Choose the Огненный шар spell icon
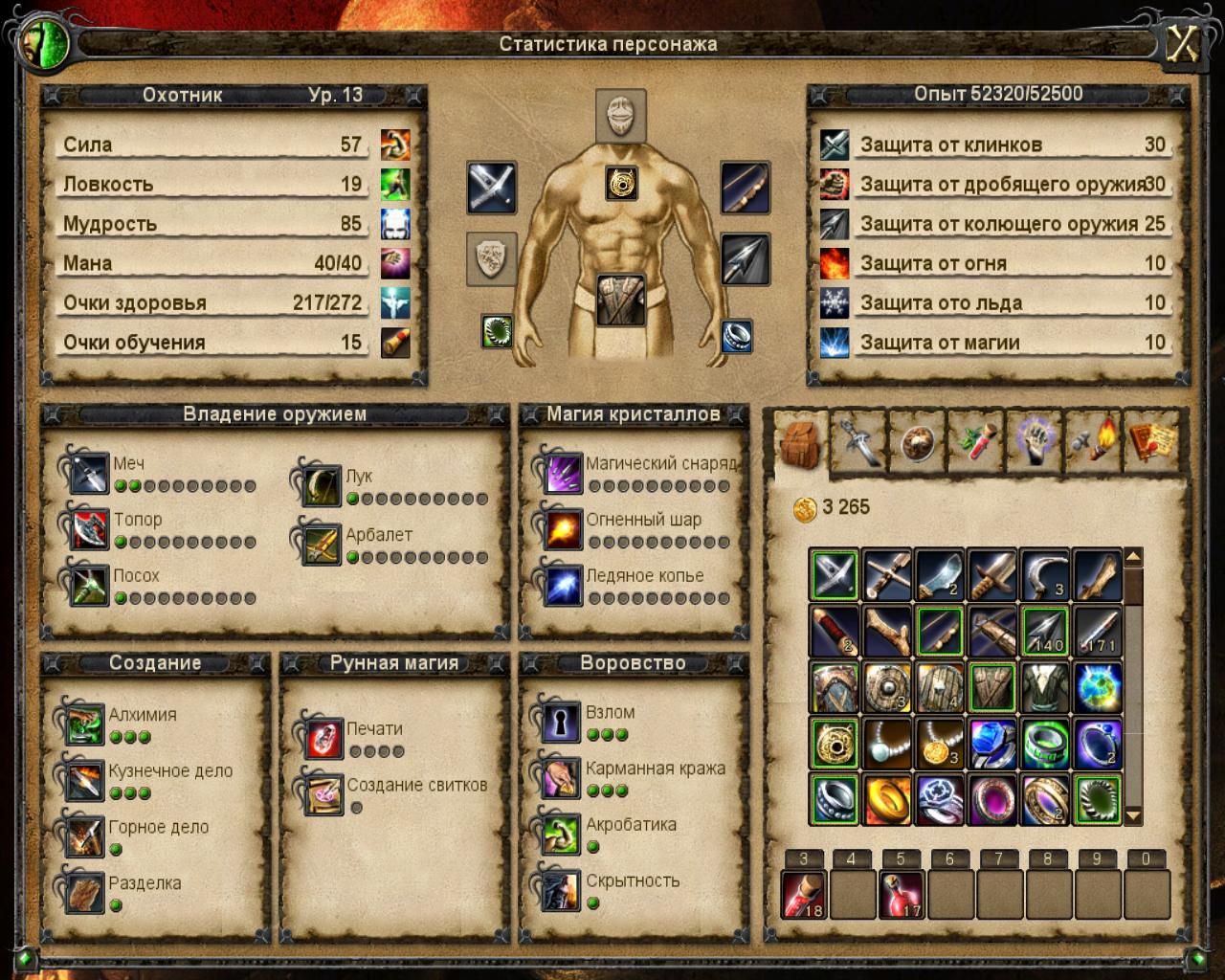Screen dimensions: 1225x980 point(562,529)
